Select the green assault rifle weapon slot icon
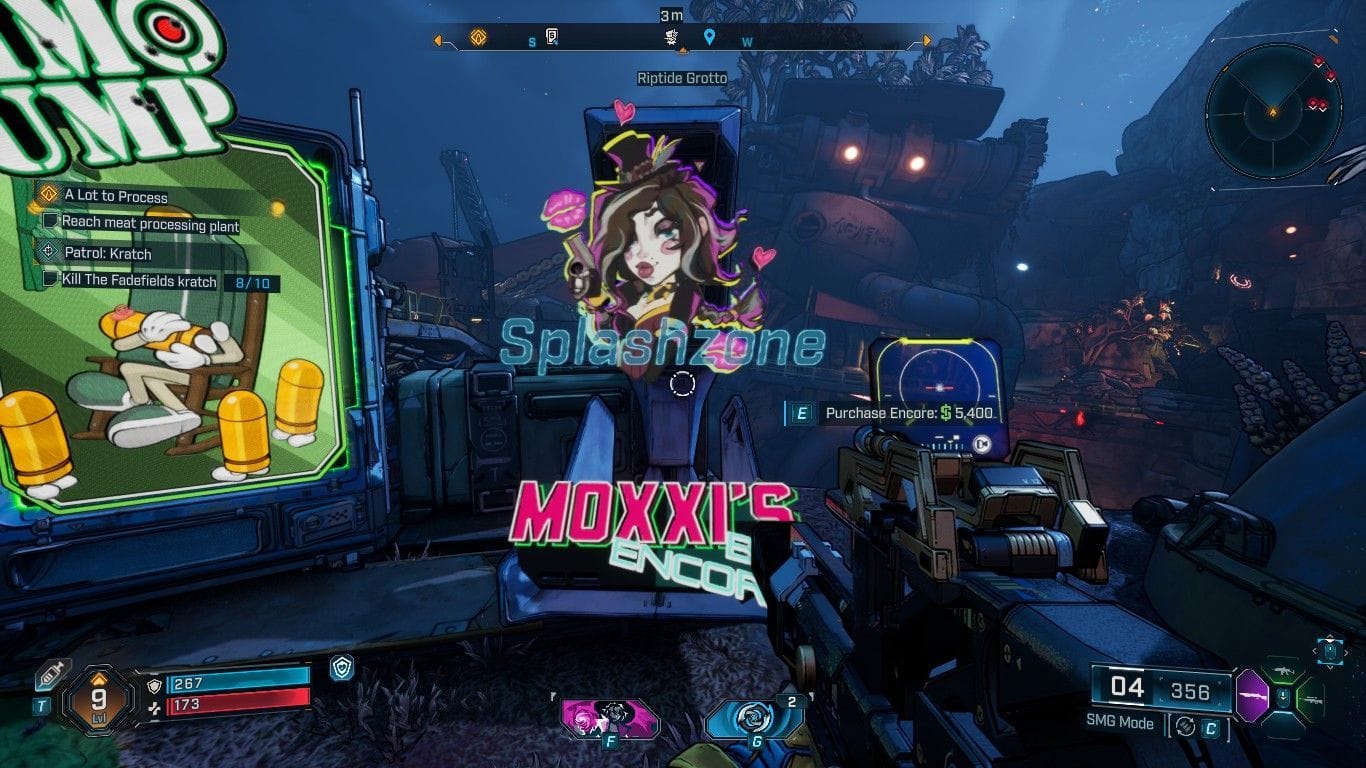The height and width of the screenshot is (768, 1366). (1283, 671)
